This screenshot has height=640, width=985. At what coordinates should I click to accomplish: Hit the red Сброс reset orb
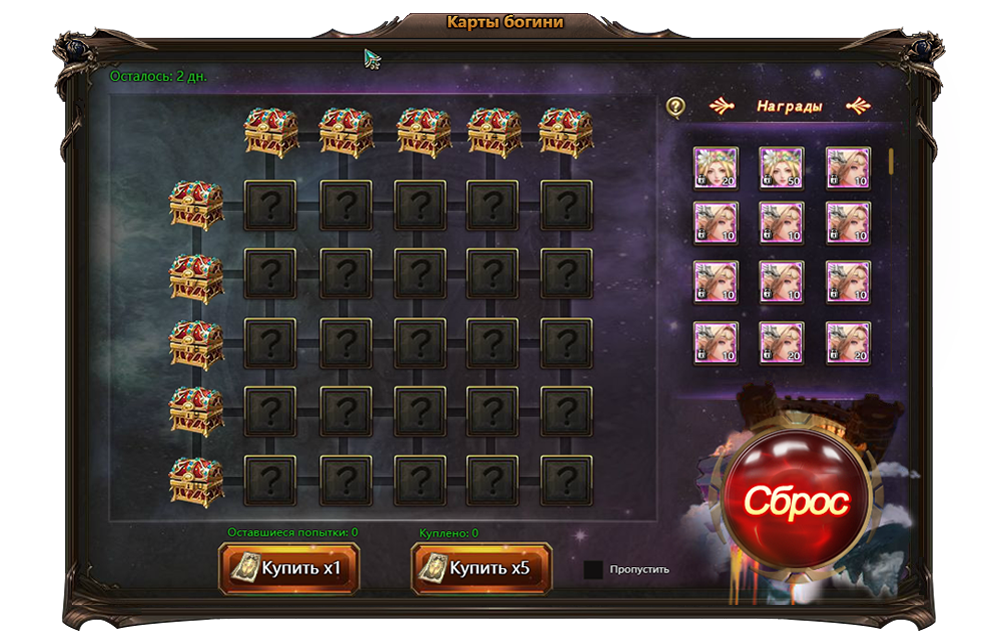pyautogui.click(x=796, y=499)
